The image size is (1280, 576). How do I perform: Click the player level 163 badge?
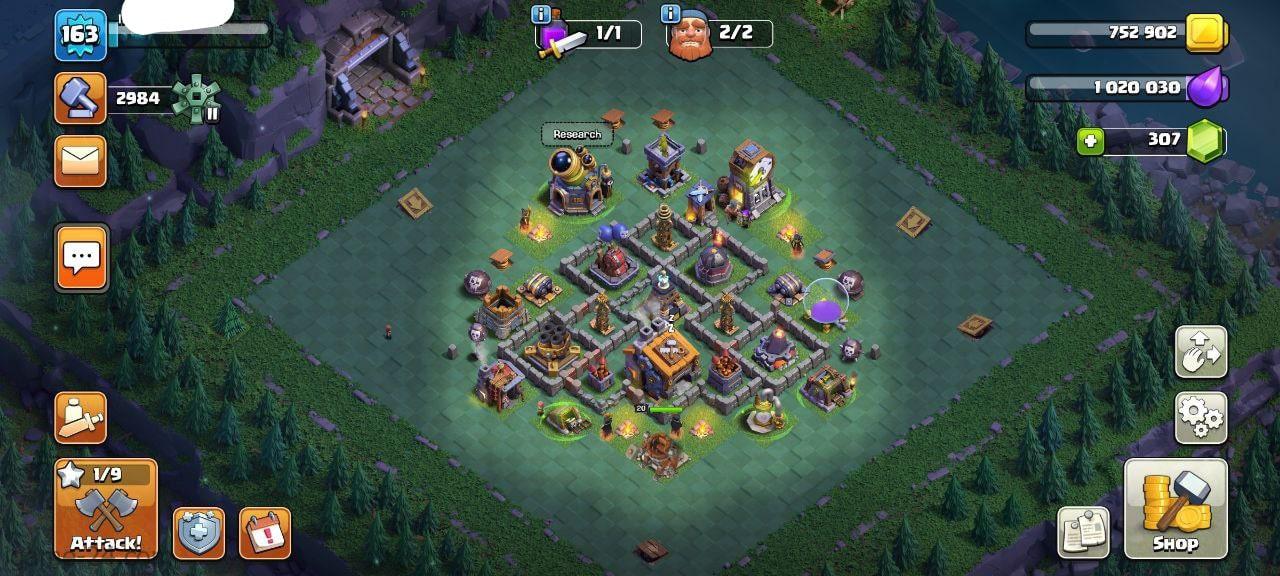(80, 35)
